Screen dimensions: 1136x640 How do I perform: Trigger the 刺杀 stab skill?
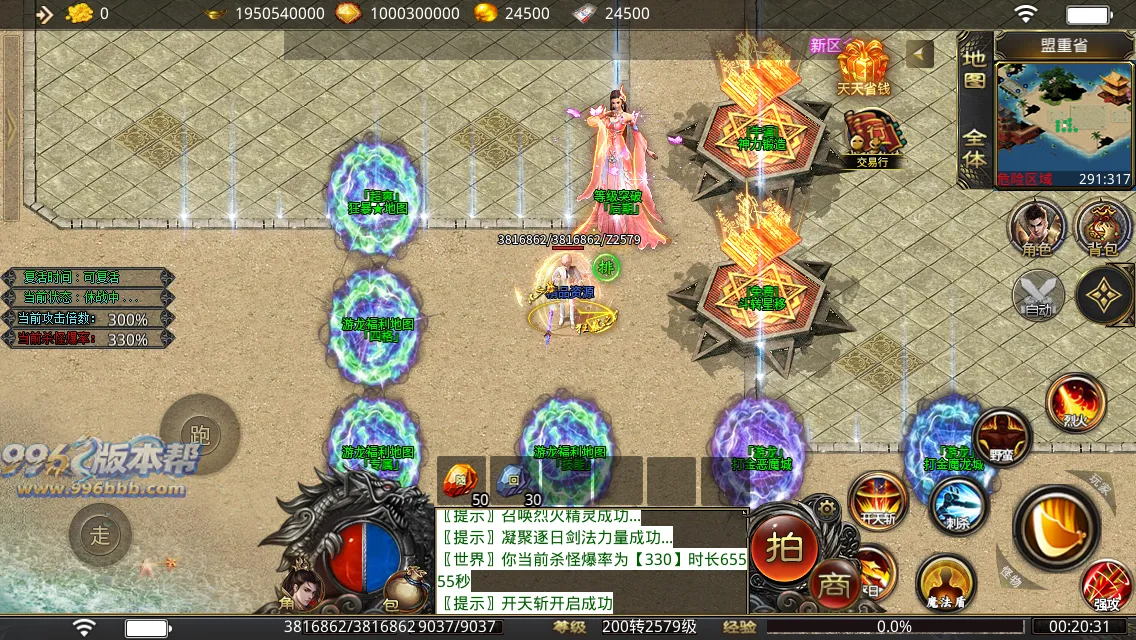pos(958,505)
